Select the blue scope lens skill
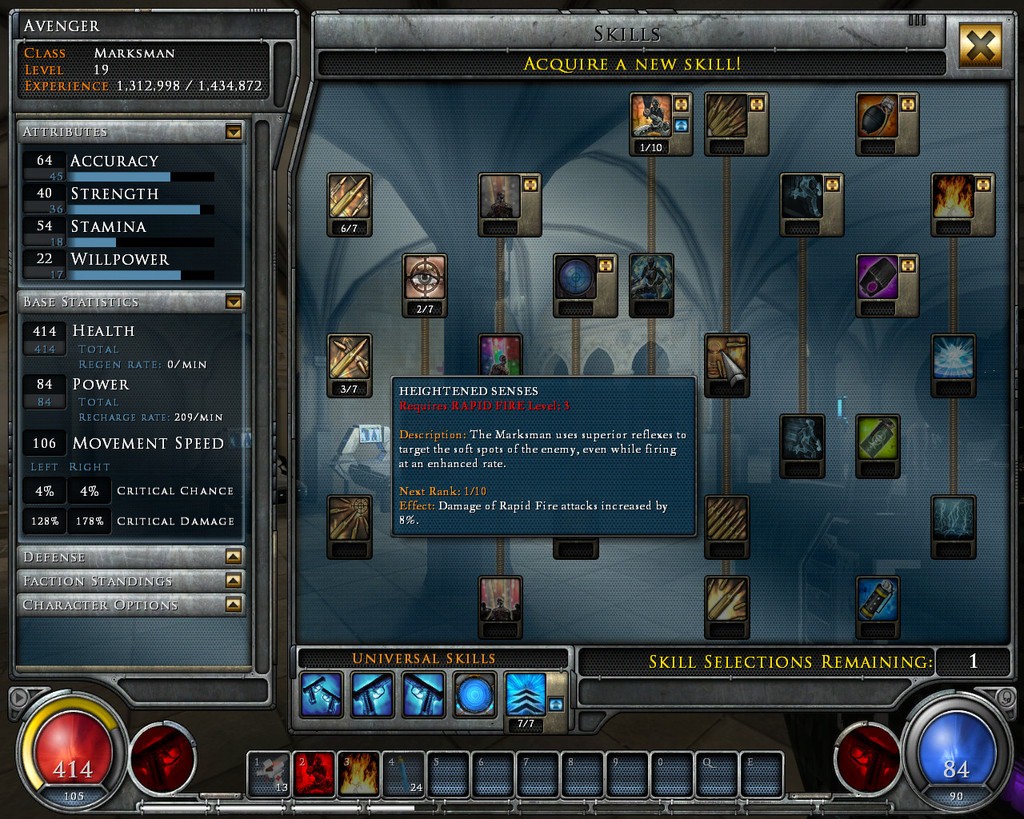 [576, 277]
